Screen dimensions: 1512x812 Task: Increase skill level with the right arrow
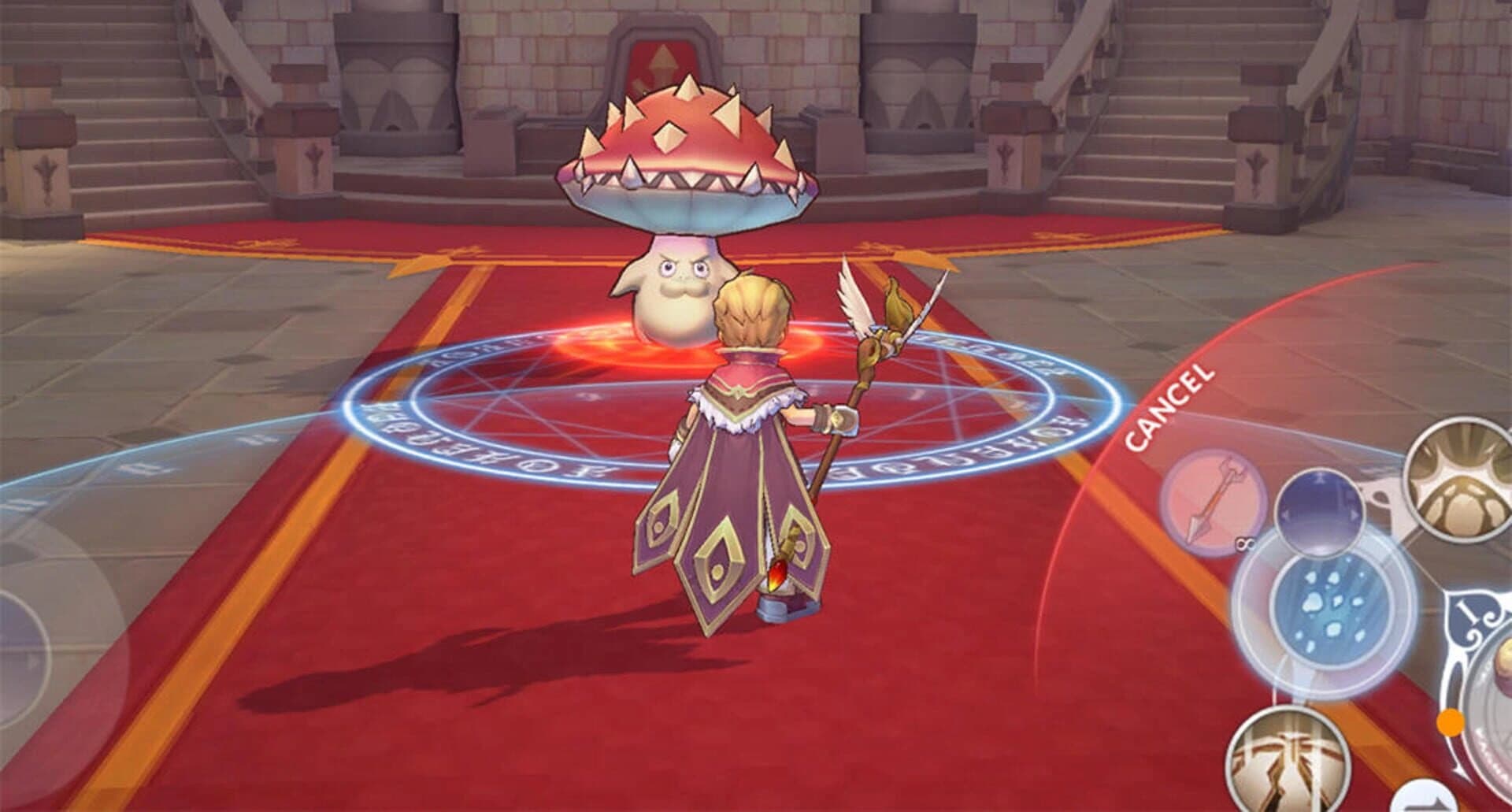tap(1356, 516)
